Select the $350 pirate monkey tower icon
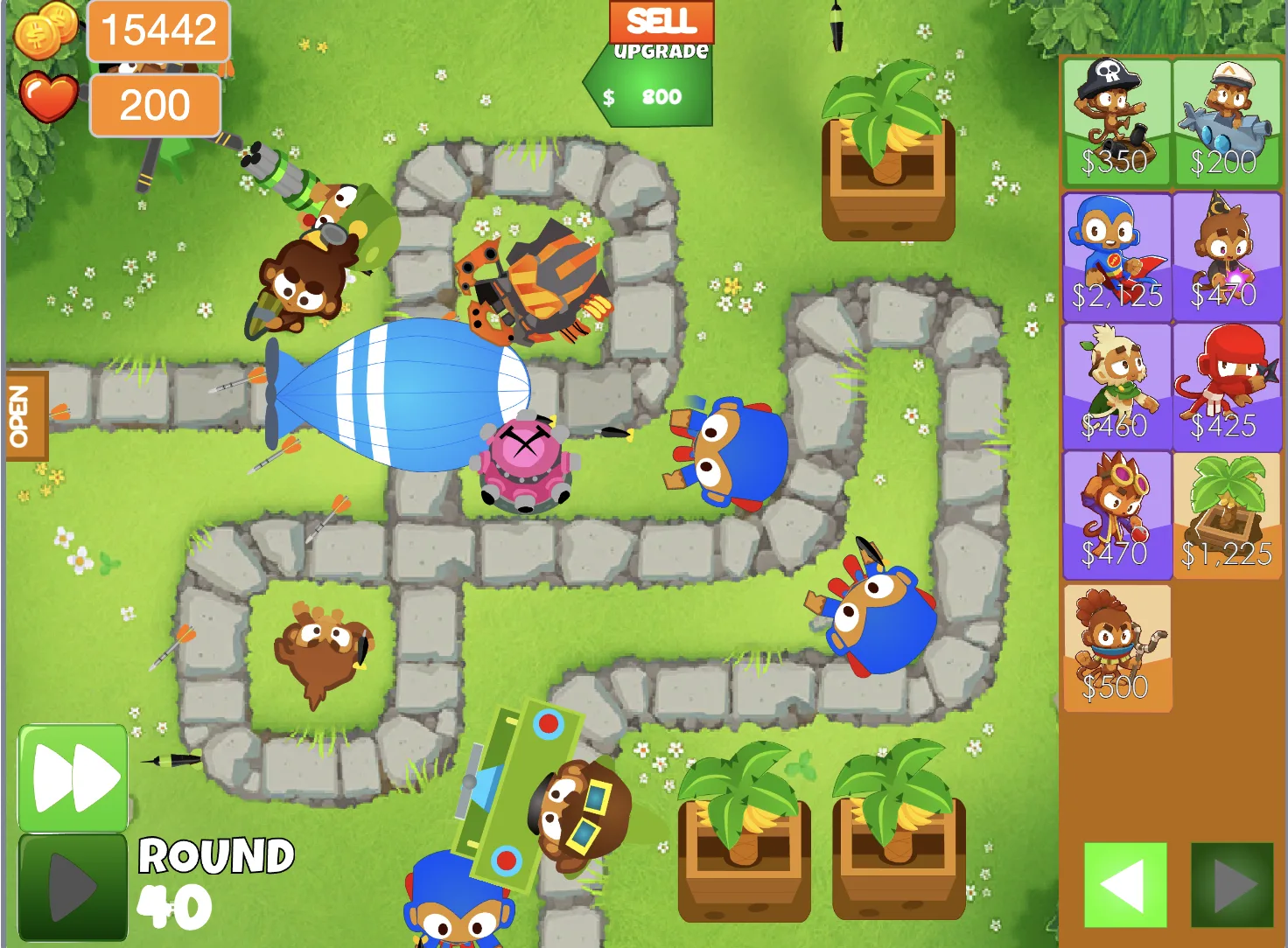1288x948 pixels. coord(1117,122)
